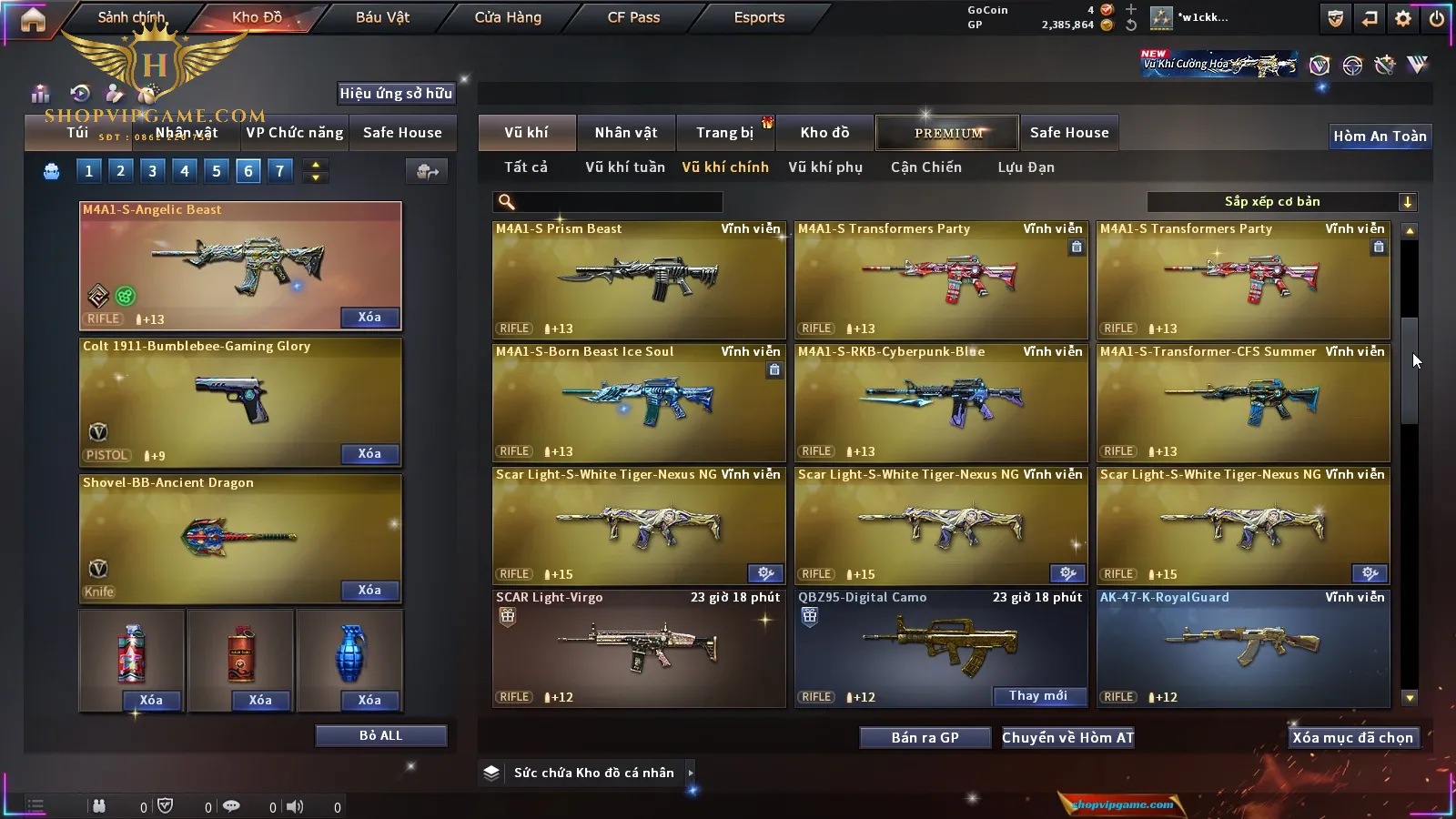The width and height of the screenshot is (1456, 819).
Task: Remove the M4A1-S-Angelic Beast with Xóa
Action: [369, 318]
